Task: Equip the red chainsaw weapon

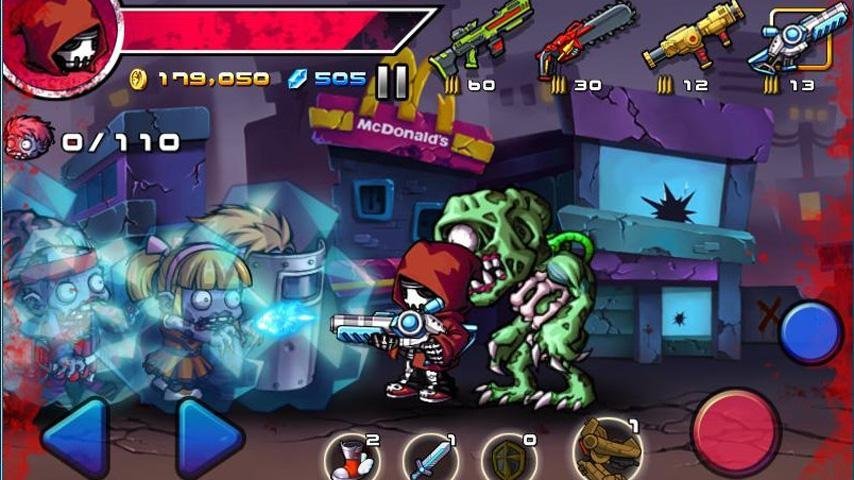Action: click(583, 42)
